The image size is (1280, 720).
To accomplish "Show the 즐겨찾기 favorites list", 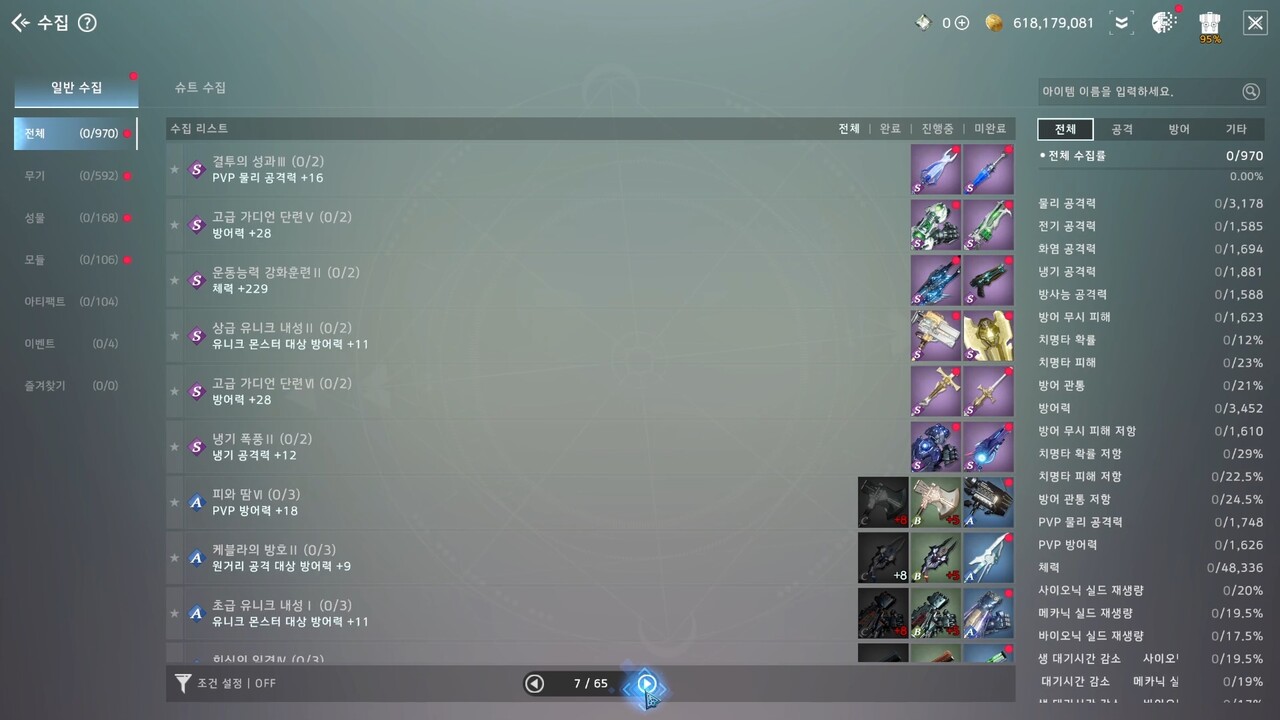I will [x=72, y=386].
